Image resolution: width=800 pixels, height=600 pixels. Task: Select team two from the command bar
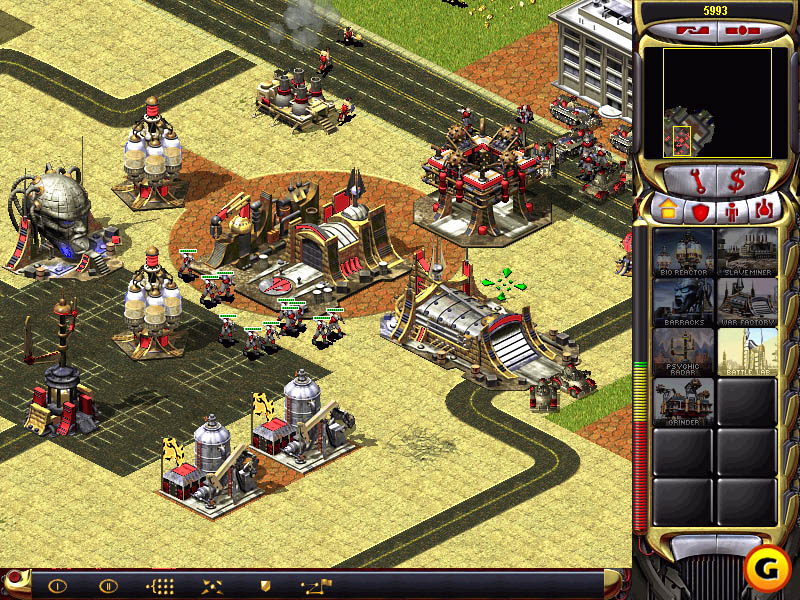(108, 585)
